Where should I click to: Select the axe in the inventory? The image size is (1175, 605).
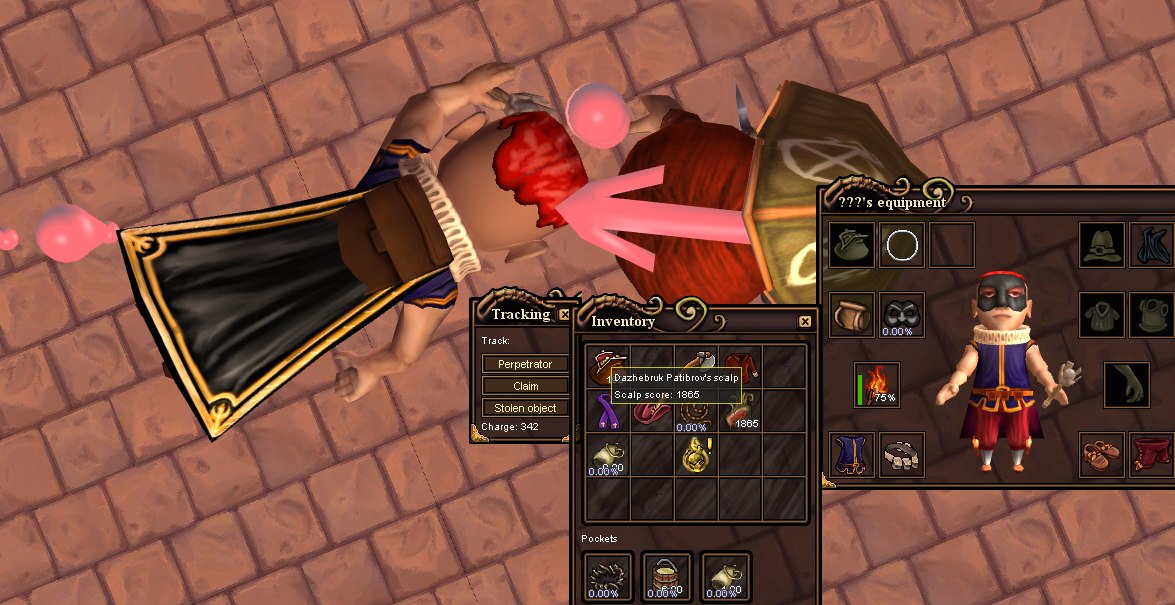click(696, 362)
